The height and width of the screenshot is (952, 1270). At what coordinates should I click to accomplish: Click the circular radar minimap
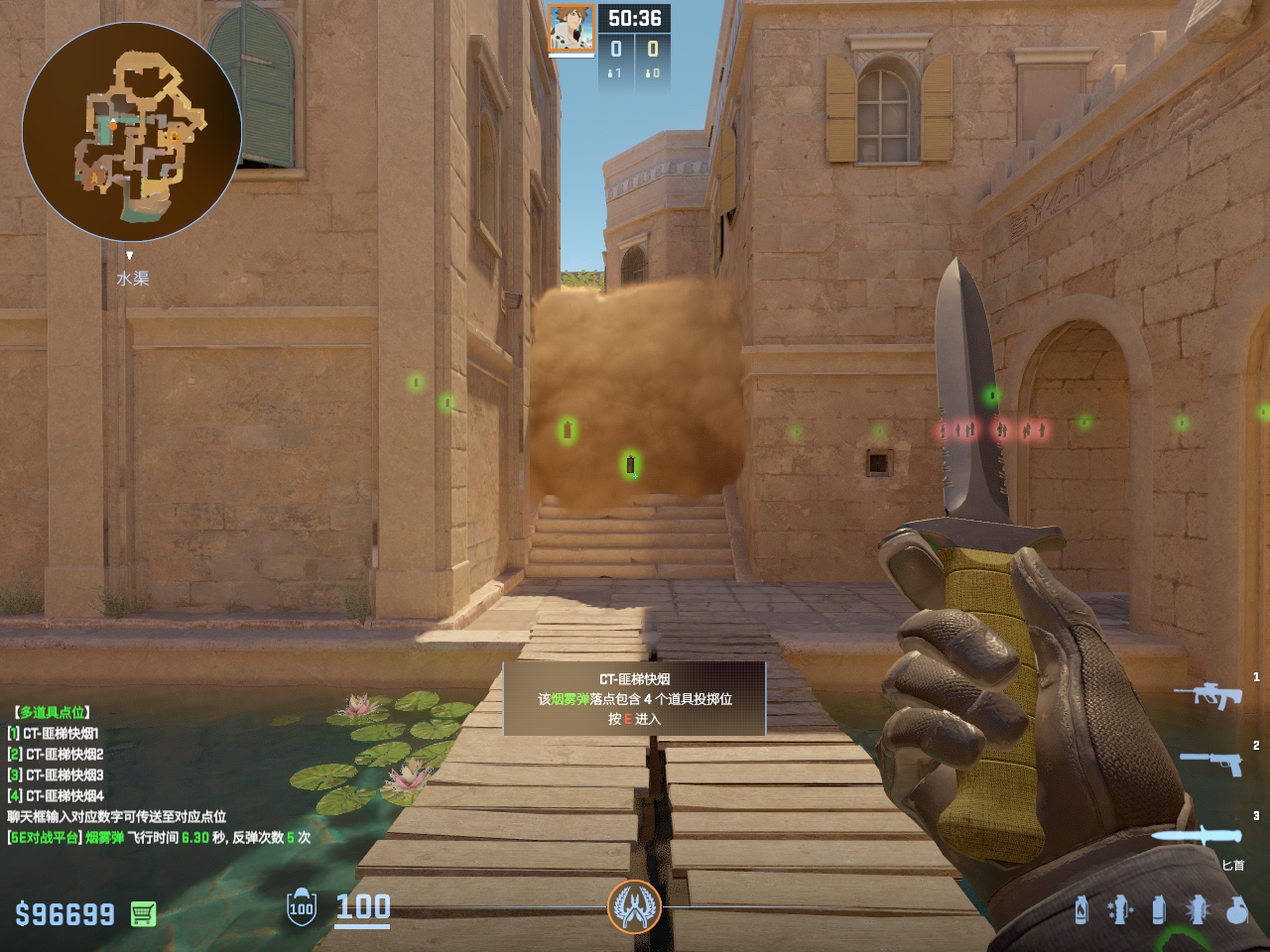point(132,132)
